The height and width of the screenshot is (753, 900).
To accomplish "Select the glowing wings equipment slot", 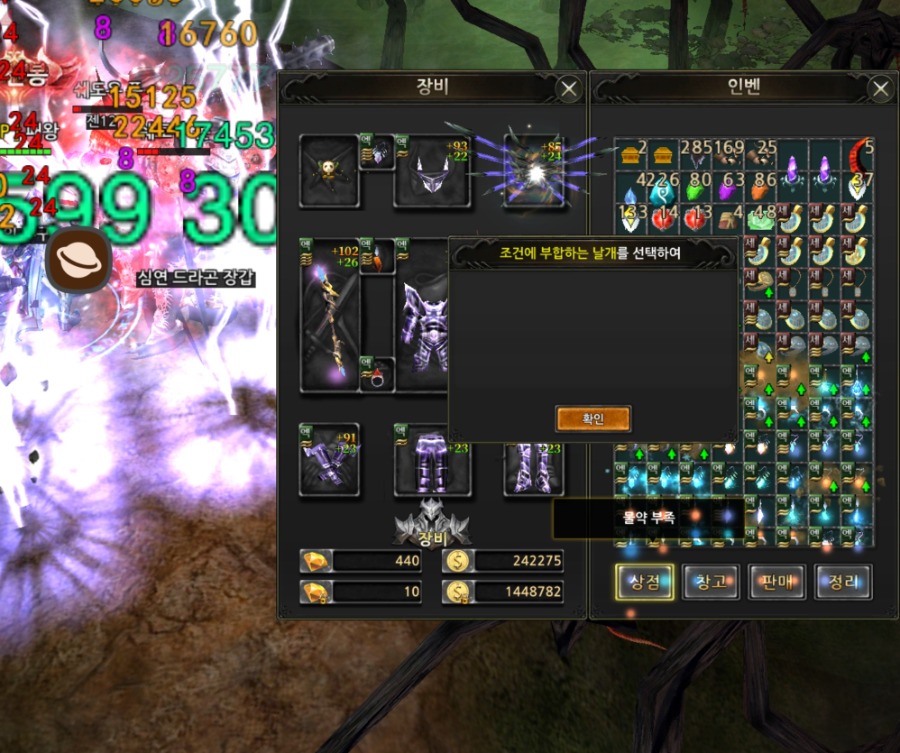I will 534,171.
